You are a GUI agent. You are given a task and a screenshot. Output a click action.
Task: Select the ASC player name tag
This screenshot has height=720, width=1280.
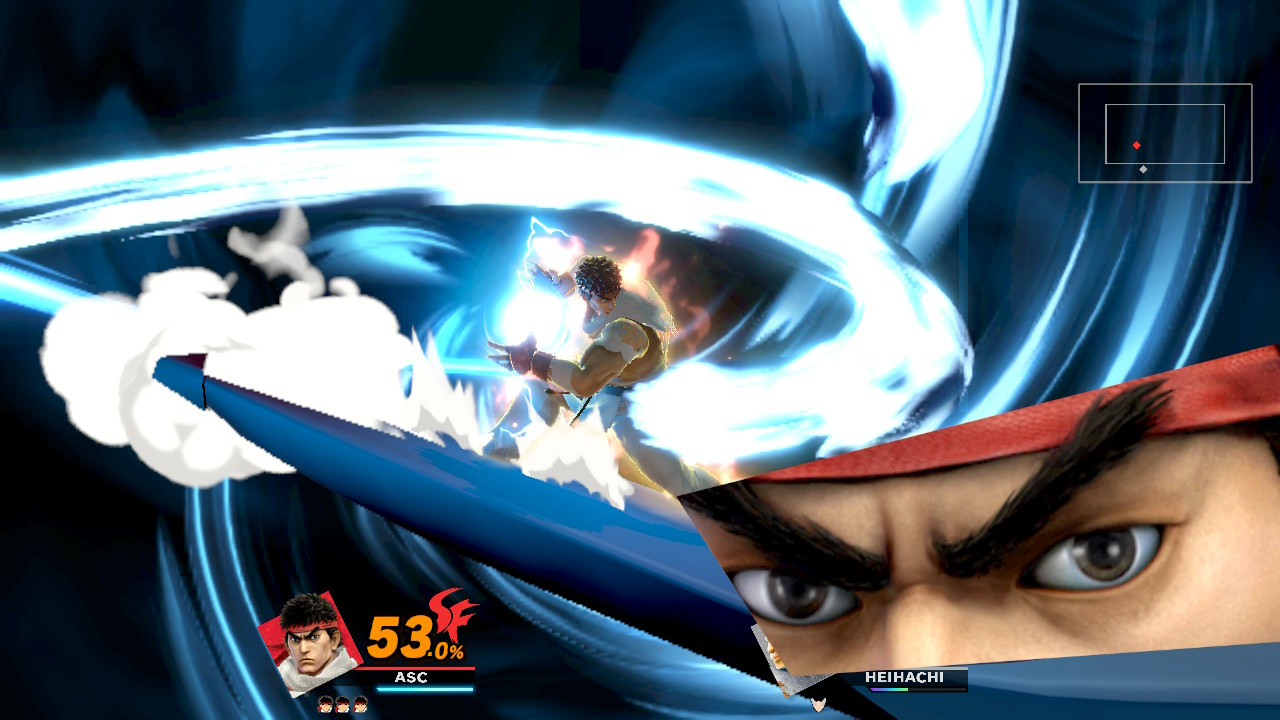click(412, 676)
